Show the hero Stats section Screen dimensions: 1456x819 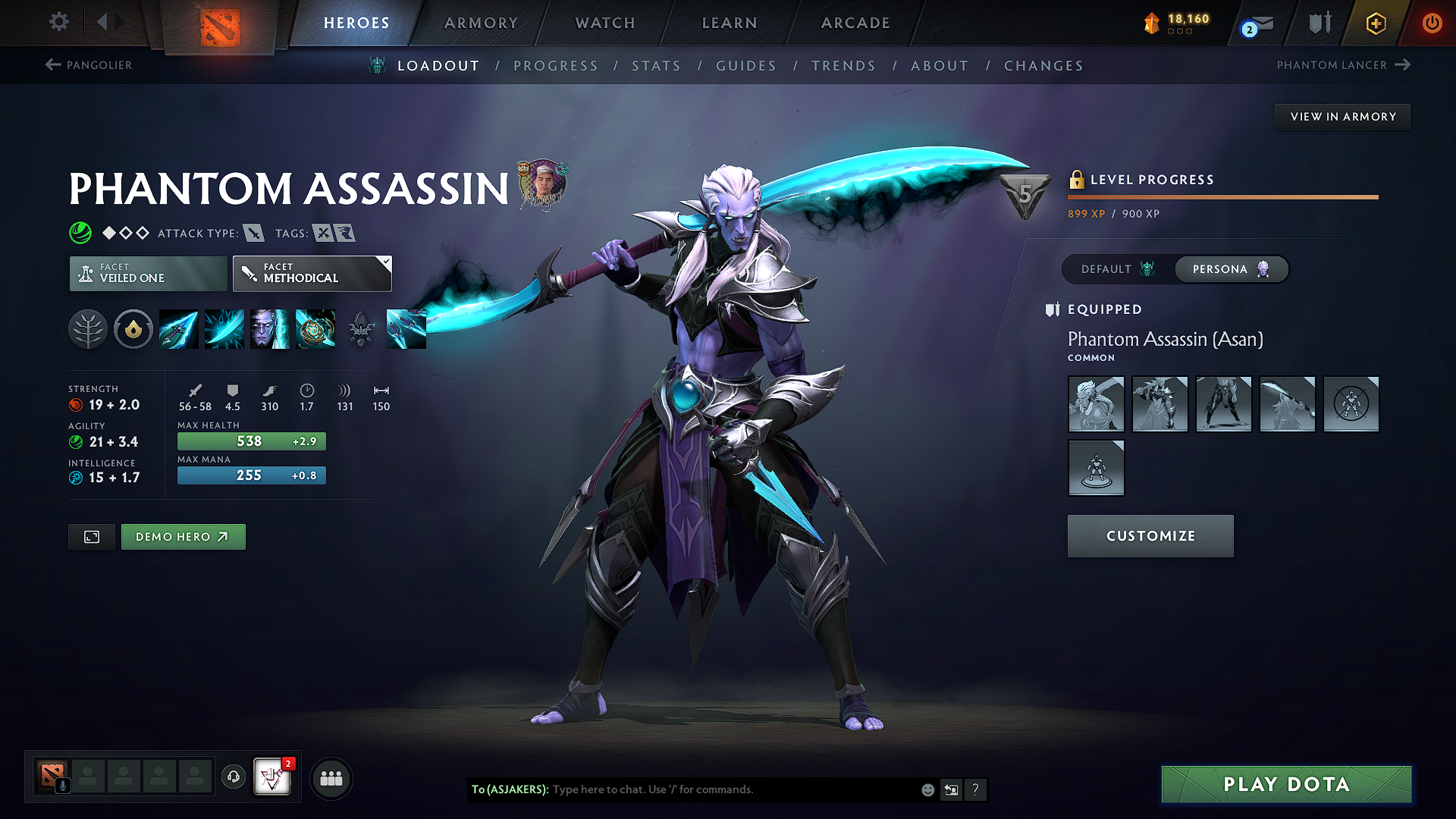point(656,66)
